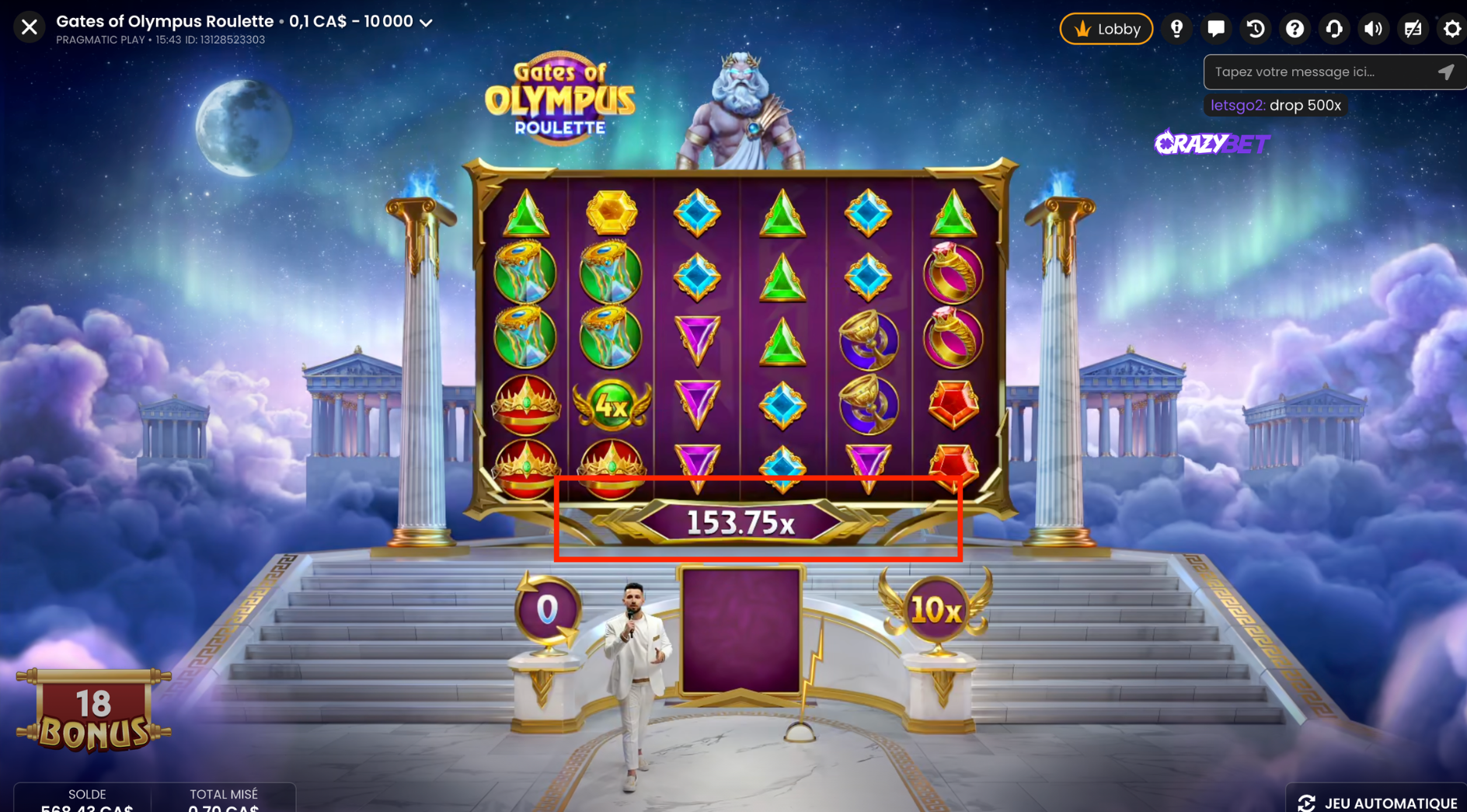Enable Jeu Automatique autoplay
Screen dimensions: 1467x812
point(1378,802)
